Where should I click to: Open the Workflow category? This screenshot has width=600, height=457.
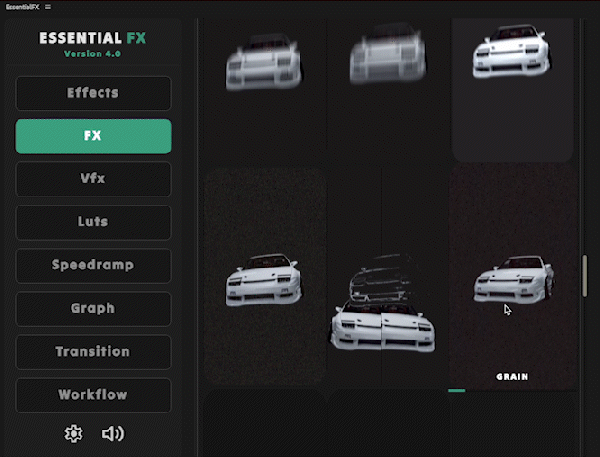[x=93, y=394]
